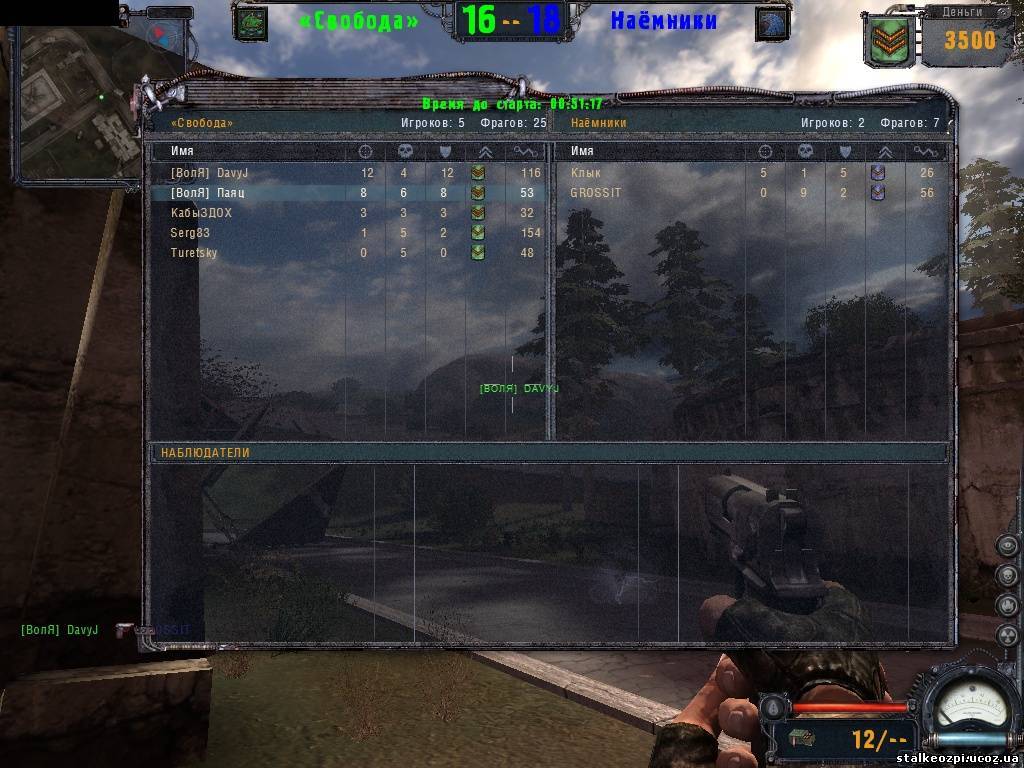Select Serg83 in the Свобода team list
Image resolution: width=1024 pixels, height=768 pixels.
[x=190, y=233]
